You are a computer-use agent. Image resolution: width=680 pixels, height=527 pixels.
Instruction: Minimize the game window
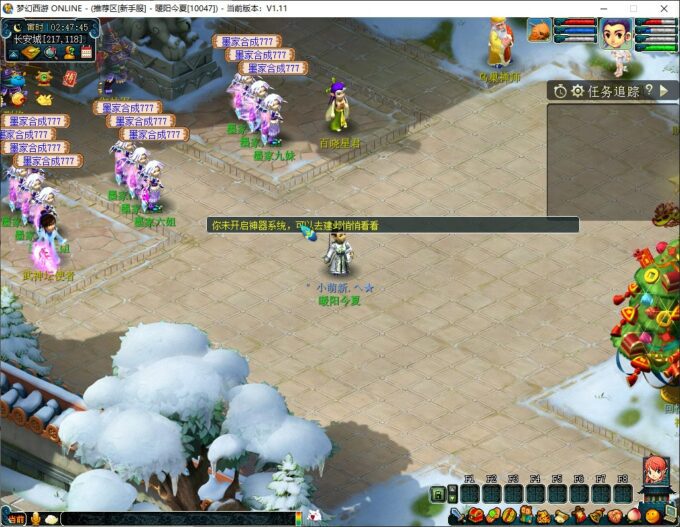[603, 8]
